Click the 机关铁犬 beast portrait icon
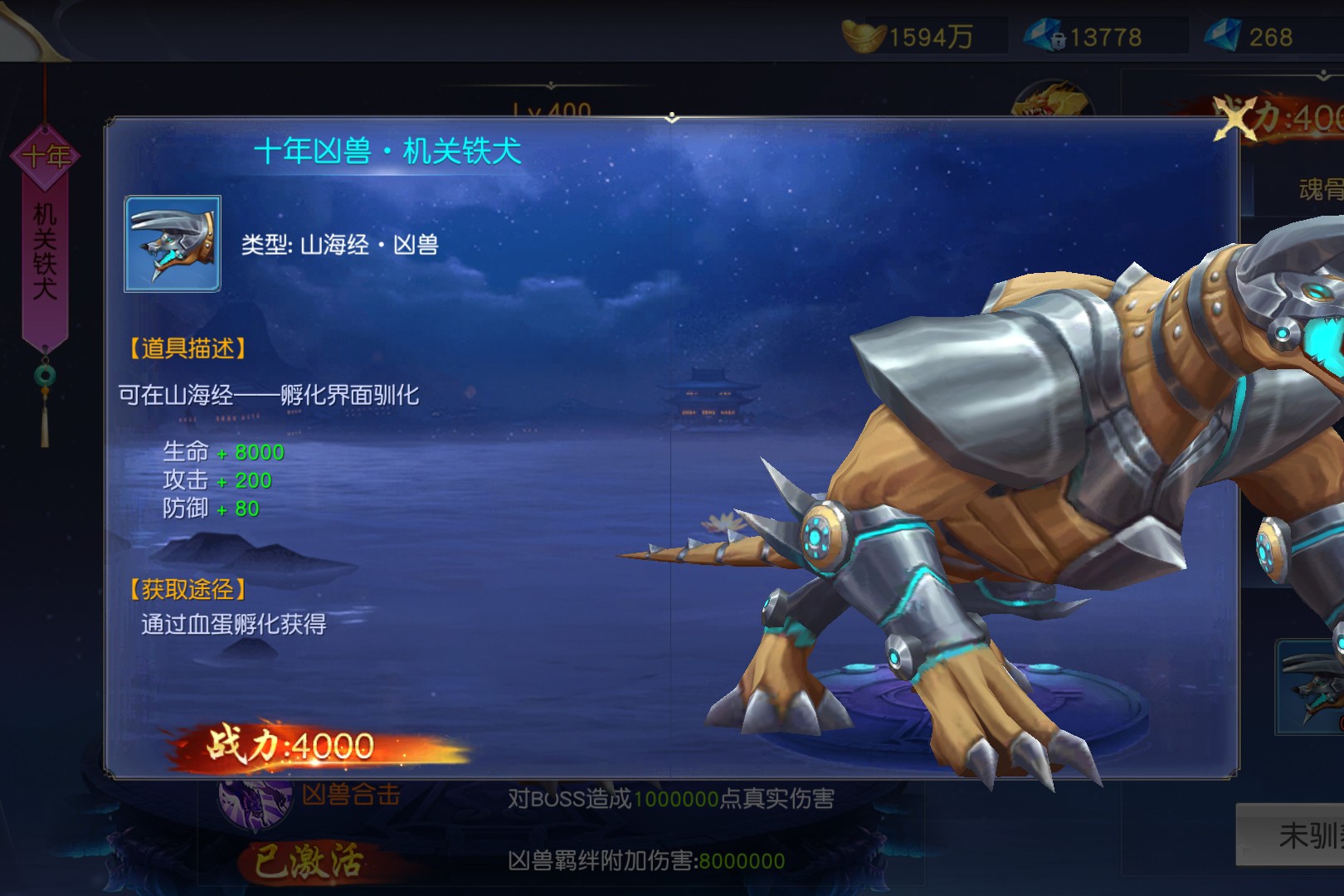 point(173,244)
